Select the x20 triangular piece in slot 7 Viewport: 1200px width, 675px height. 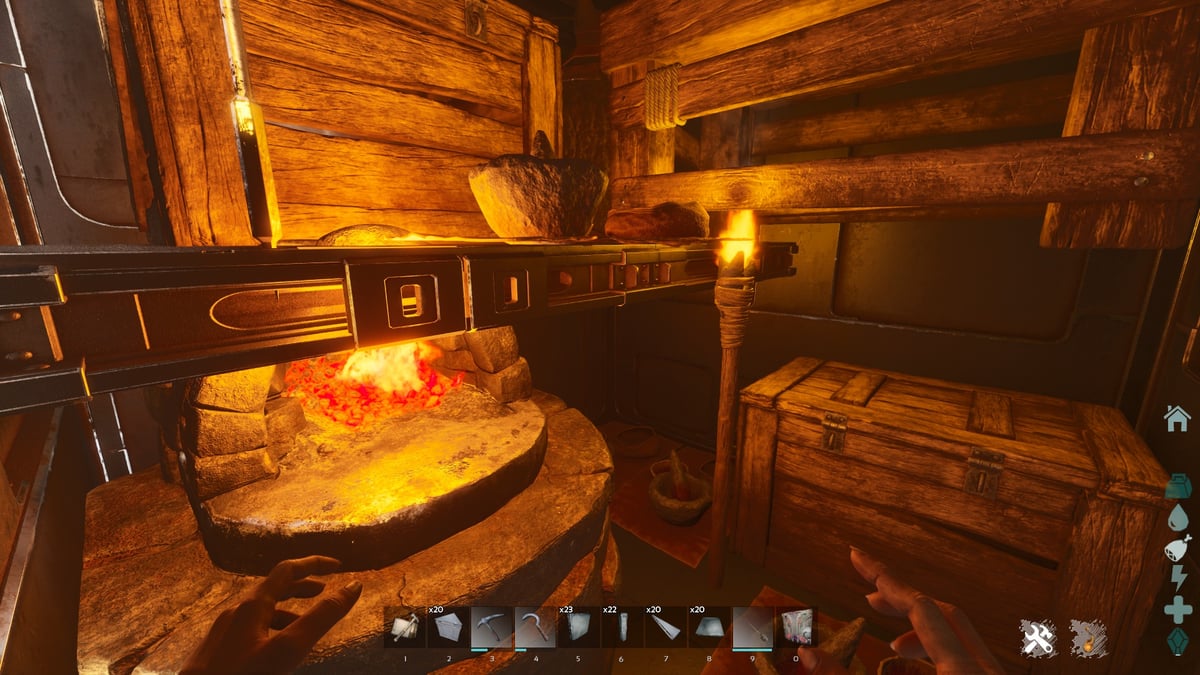pyautogui.click(x=665, y=627)
